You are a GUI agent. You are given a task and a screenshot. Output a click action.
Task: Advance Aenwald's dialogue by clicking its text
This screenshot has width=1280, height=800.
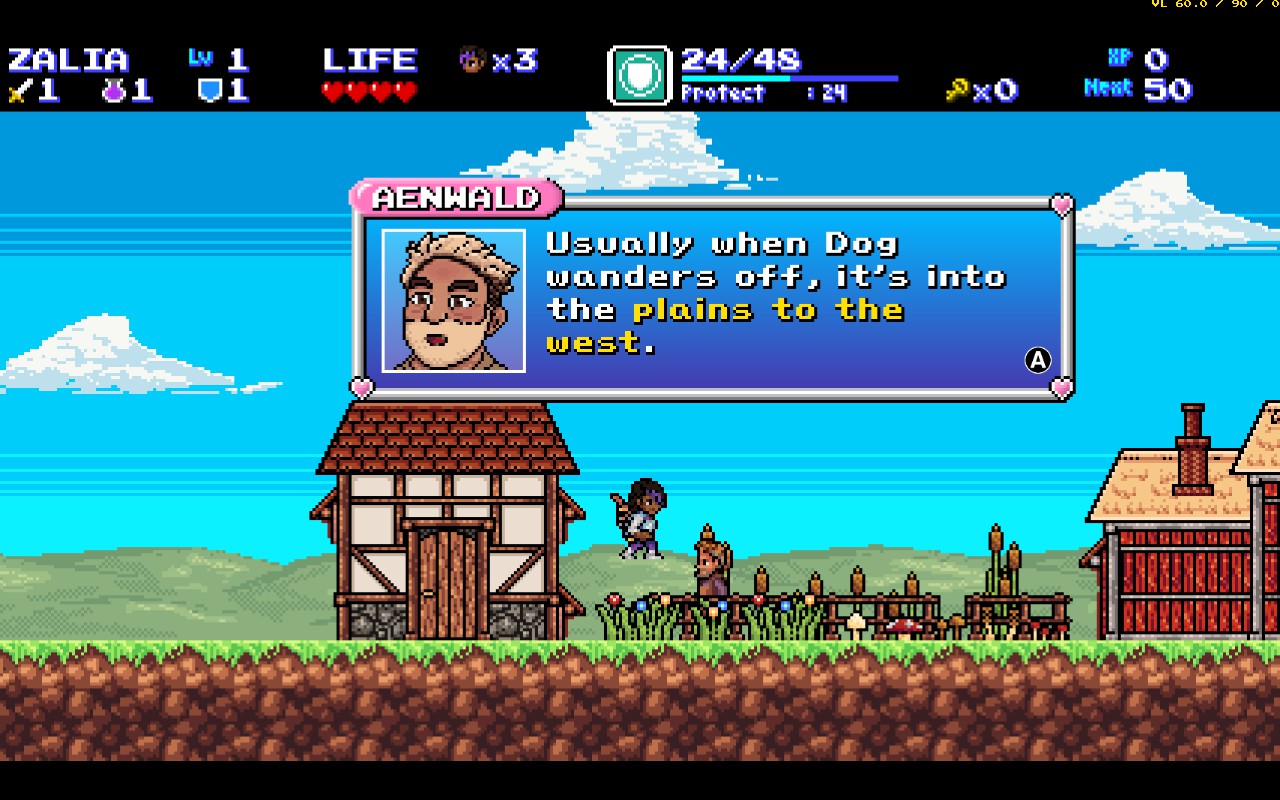coord(775,293)
